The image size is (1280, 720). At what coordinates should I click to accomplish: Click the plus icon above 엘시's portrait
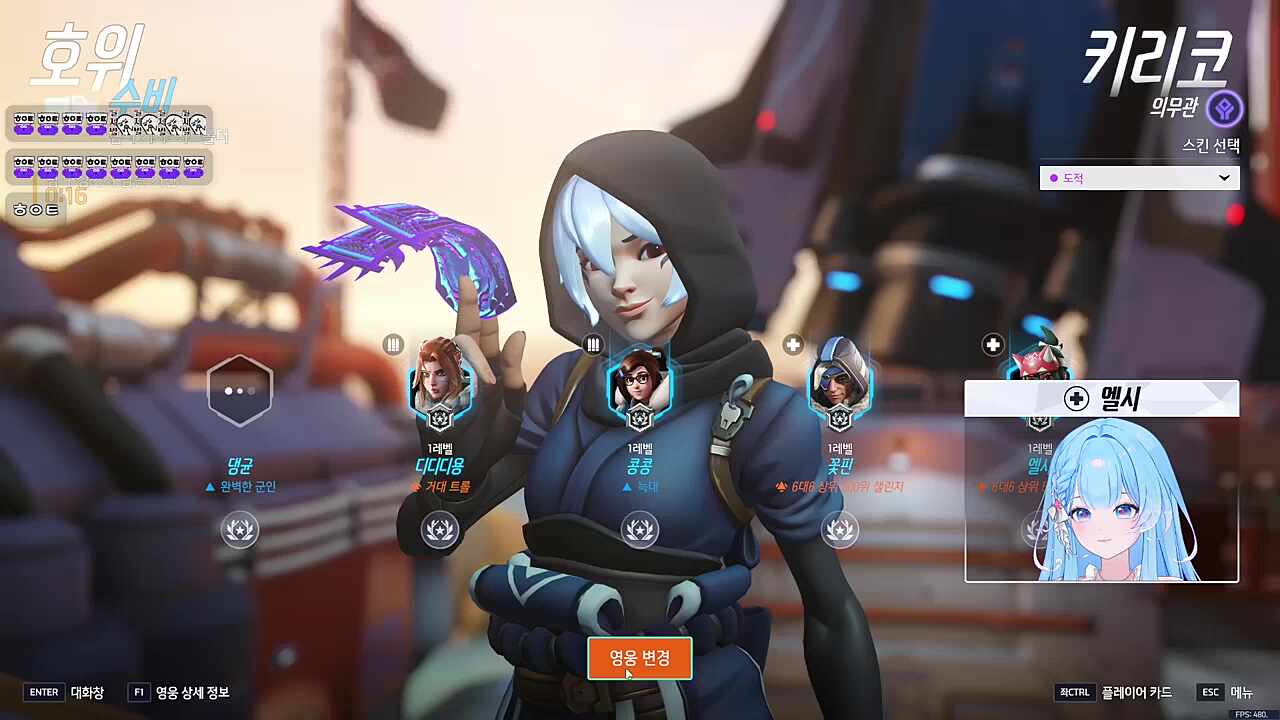(992, 344)
